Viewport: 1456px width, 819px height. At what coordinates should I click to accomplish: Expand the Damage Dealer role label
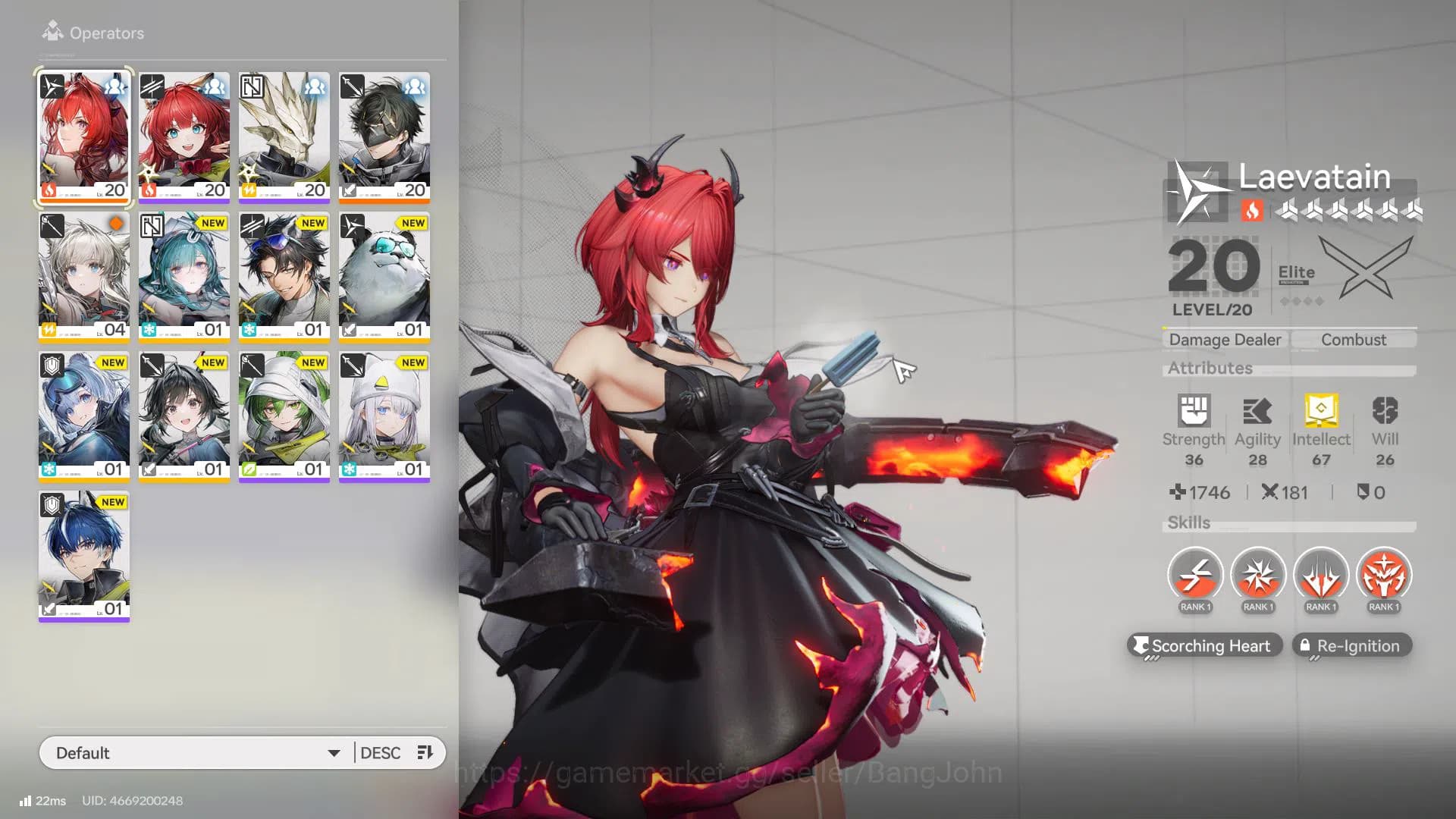[1223, 339]
